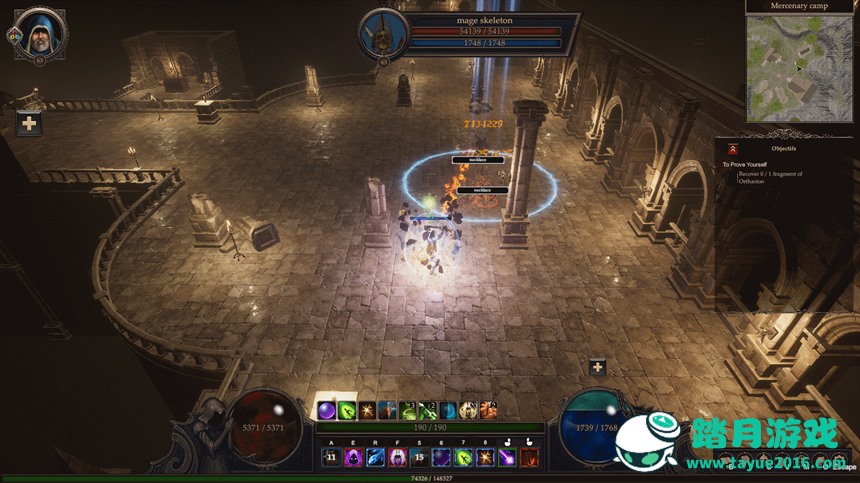Select the mage skeleton target portrait
The height and width of the screenshot is (483, 860).
pyautogui.click(x=381, y=32)
